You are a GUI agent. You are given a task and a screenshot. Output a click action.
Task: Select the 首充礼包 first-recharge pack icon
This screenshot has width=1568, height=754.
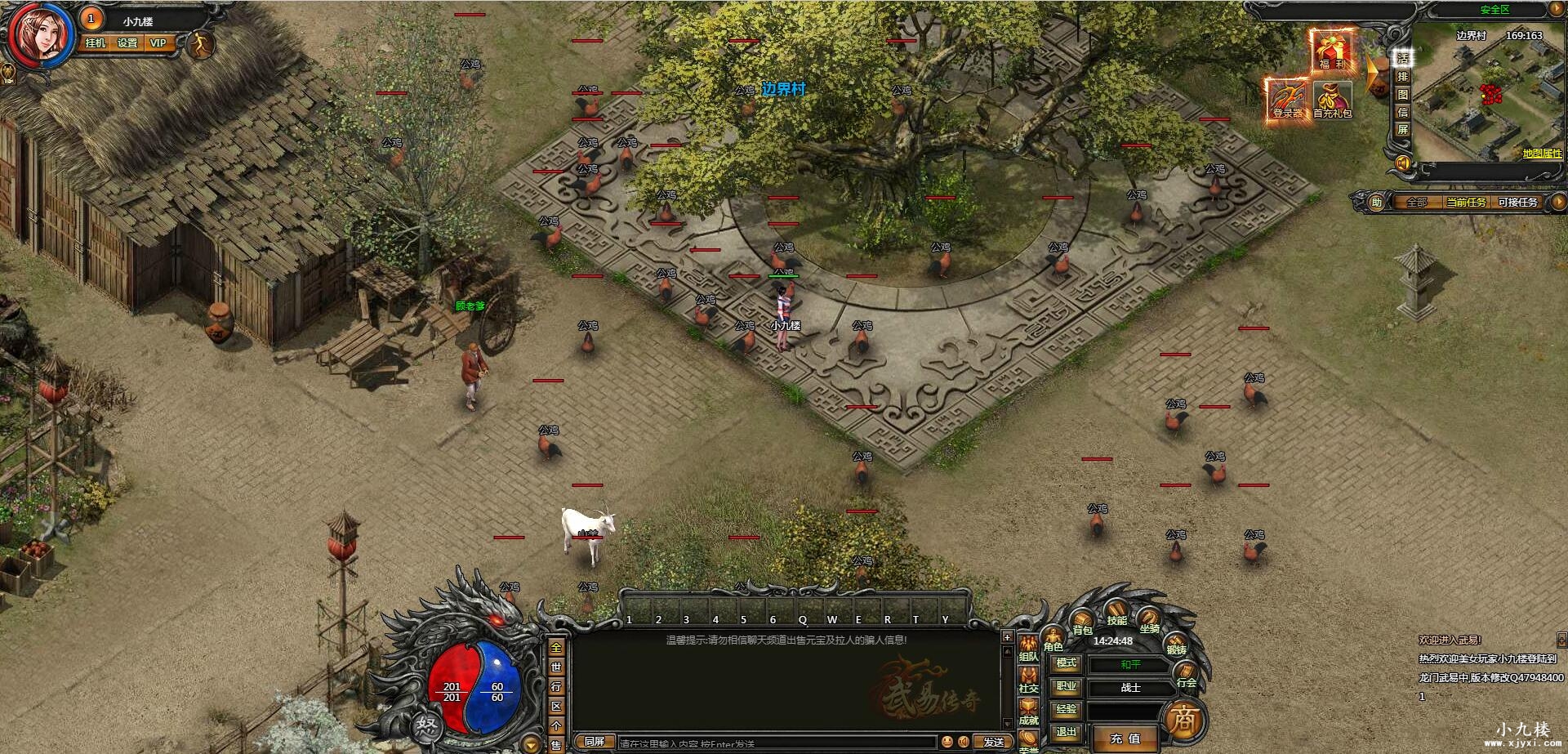[x=1332, y=97]
